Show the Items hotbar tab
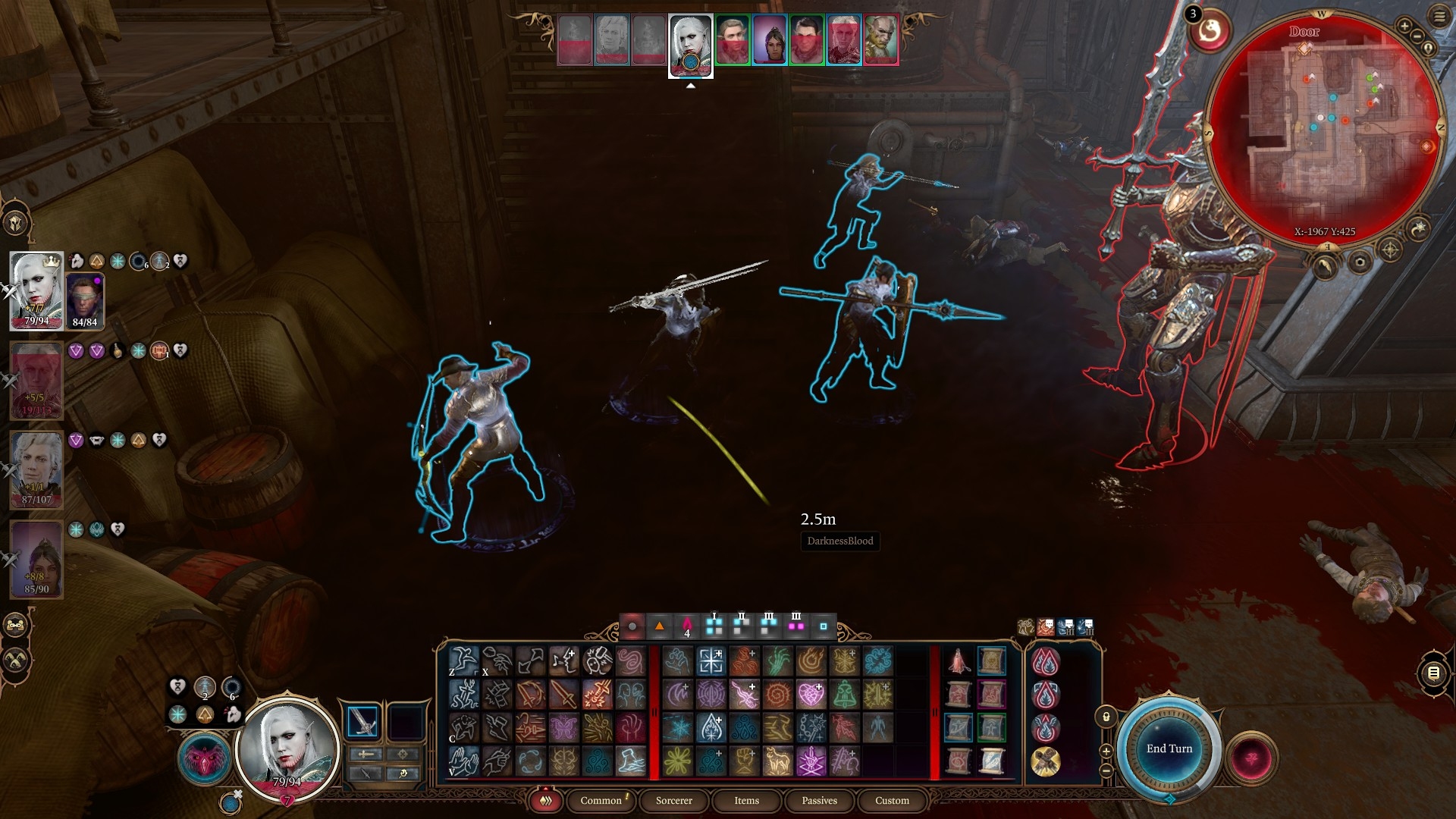This screenshot has height=819, width=1456. click(x=746, y=800)
